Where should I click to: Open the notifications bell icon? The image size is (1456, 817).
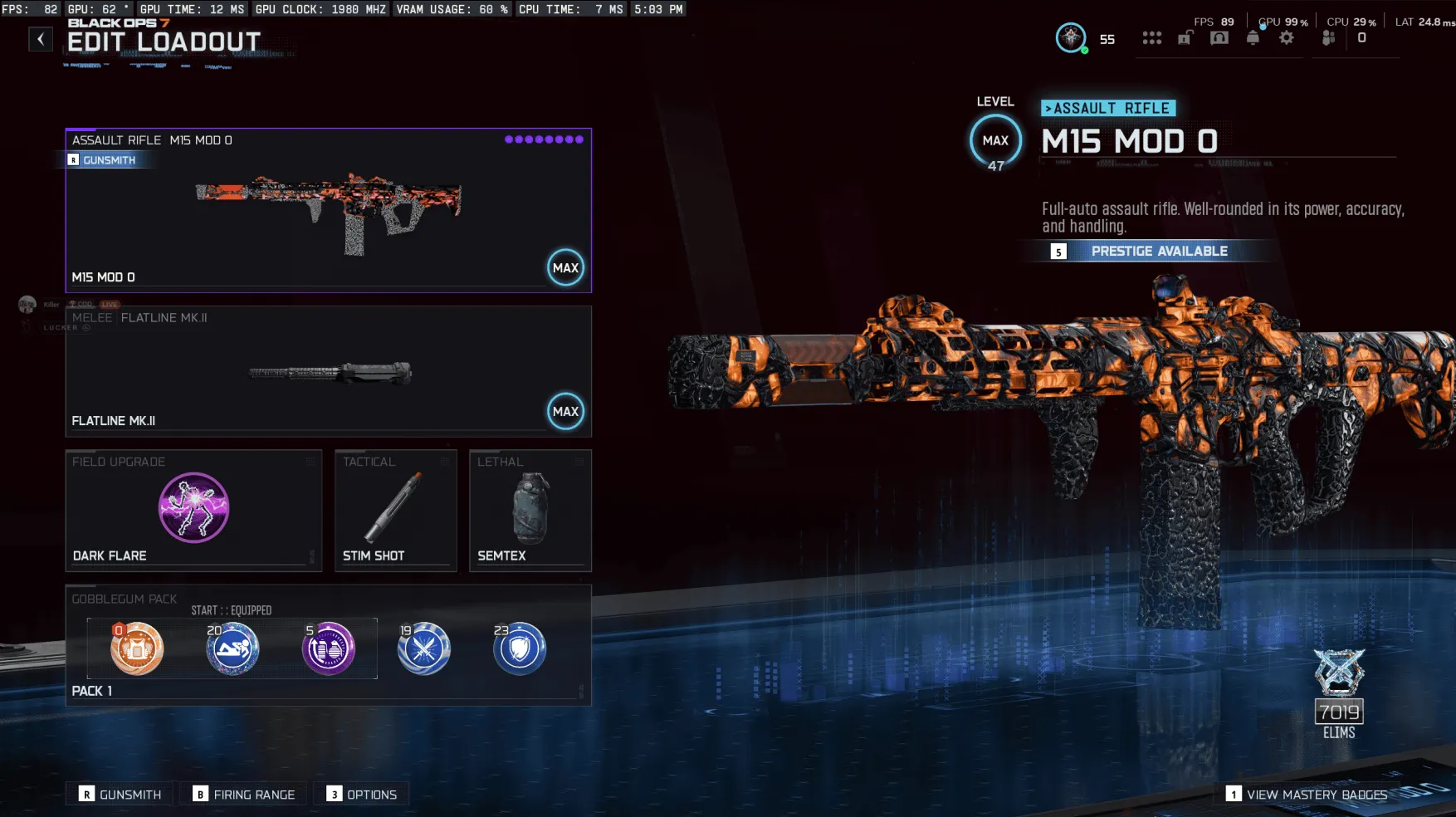pos(1253,38)
